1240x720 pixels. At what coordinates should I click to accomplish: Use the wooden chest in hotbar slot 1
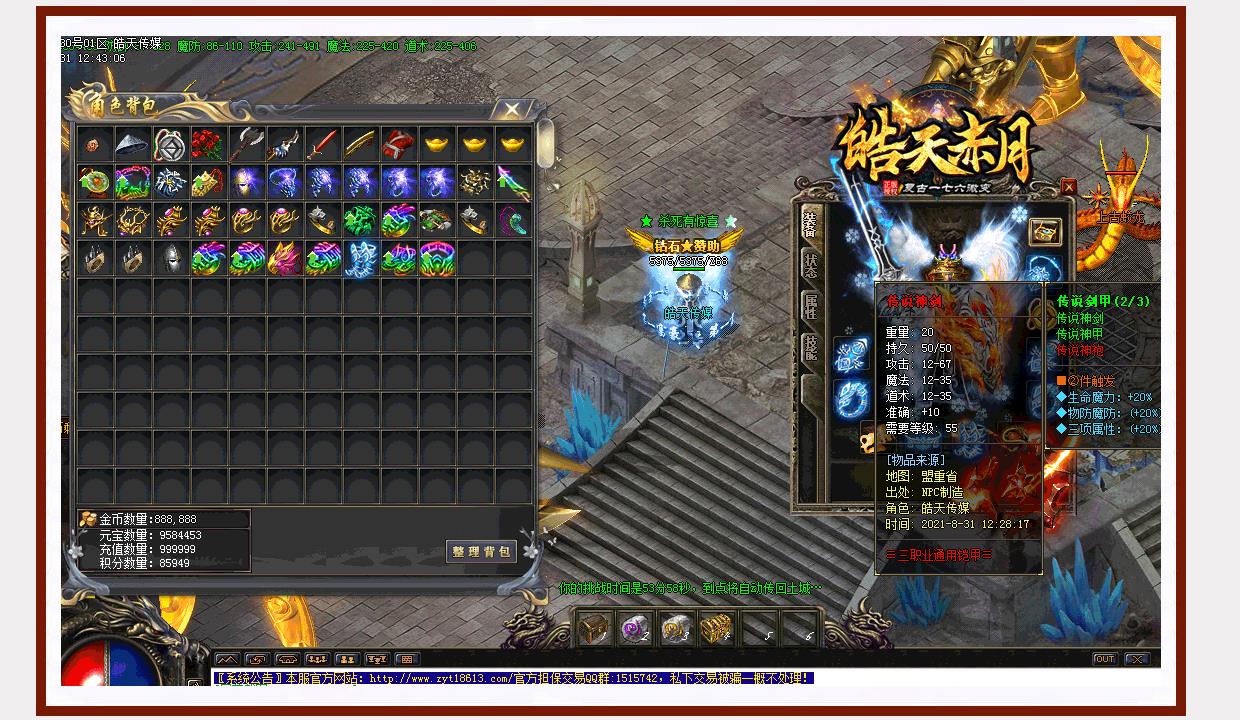pos(593,628)
